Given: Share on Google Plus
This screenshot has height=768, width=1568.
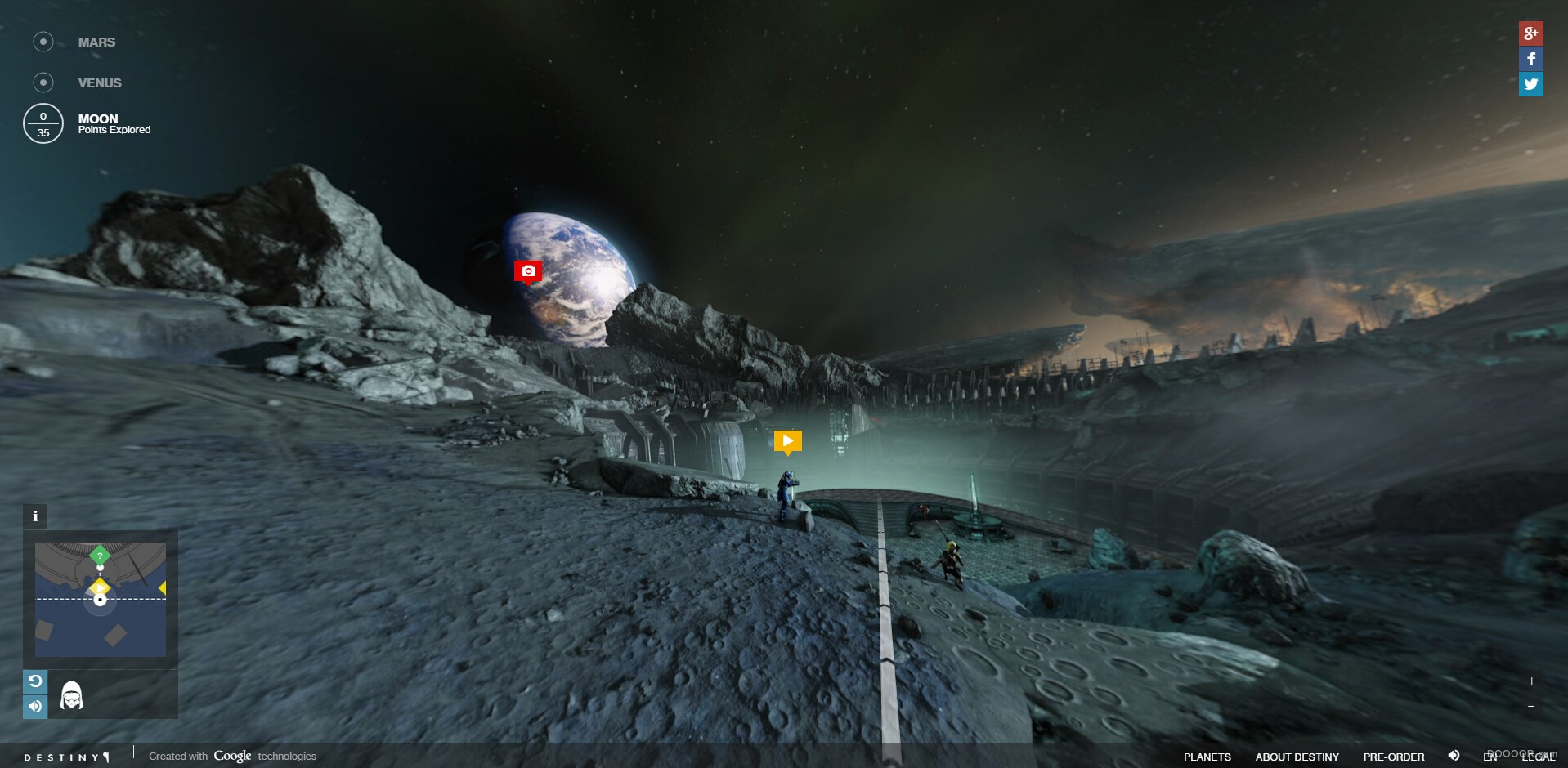Looking at the screenshot, I should coord(1530,33).
